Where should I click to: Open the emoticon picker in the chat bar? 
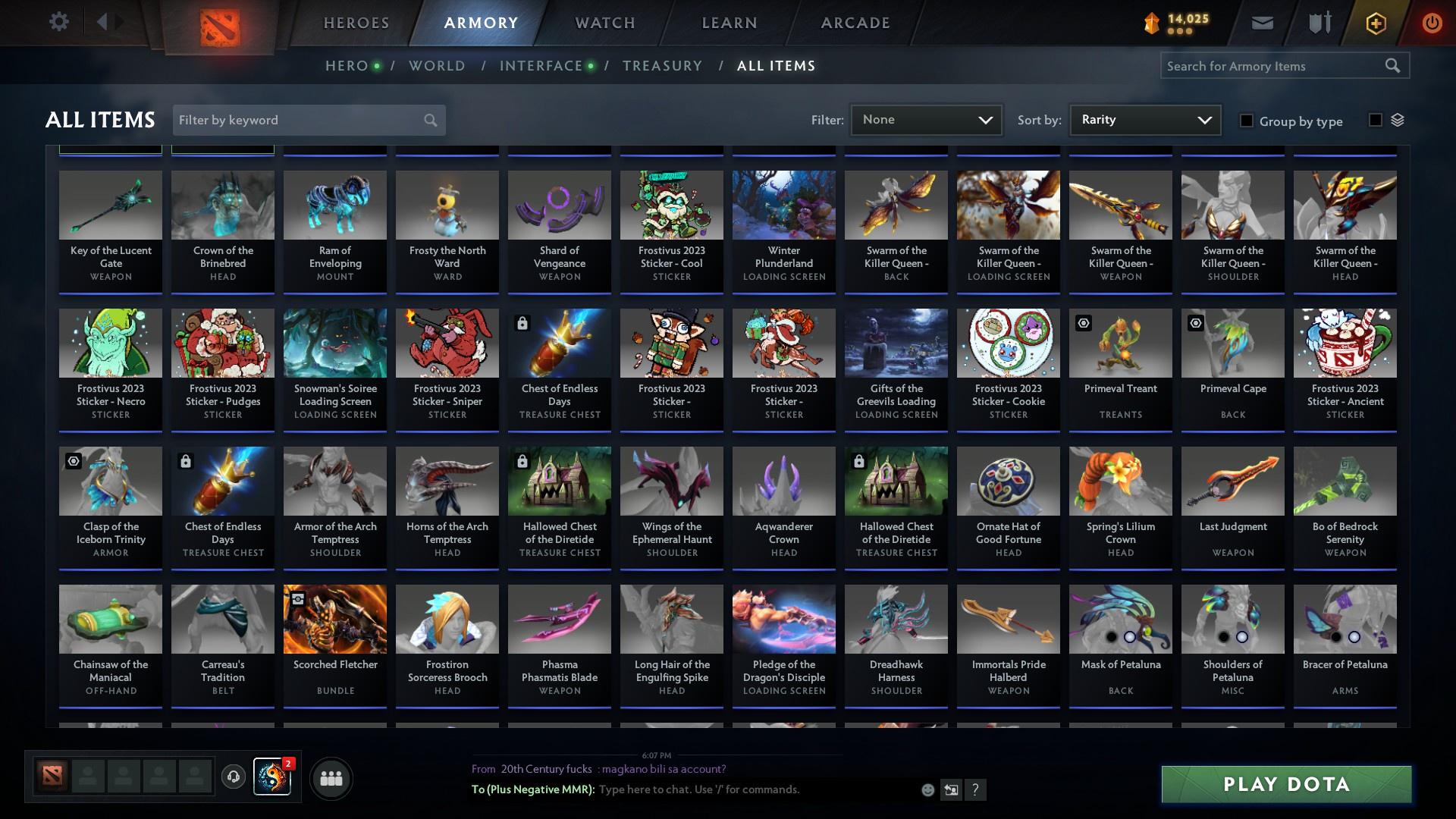click(x=927, y=789)
